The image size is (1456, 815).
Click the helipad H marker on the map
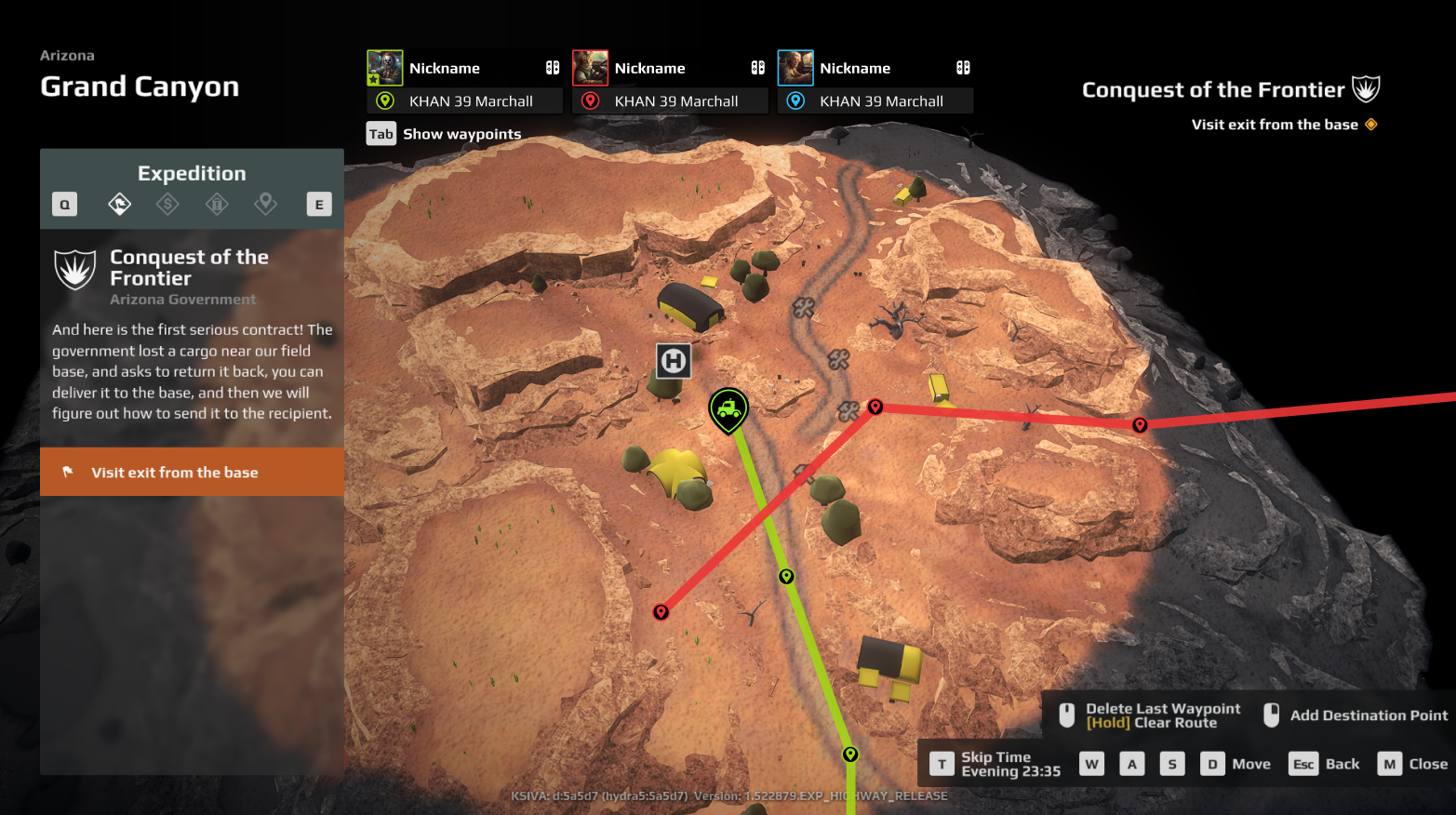click(674, 361)
